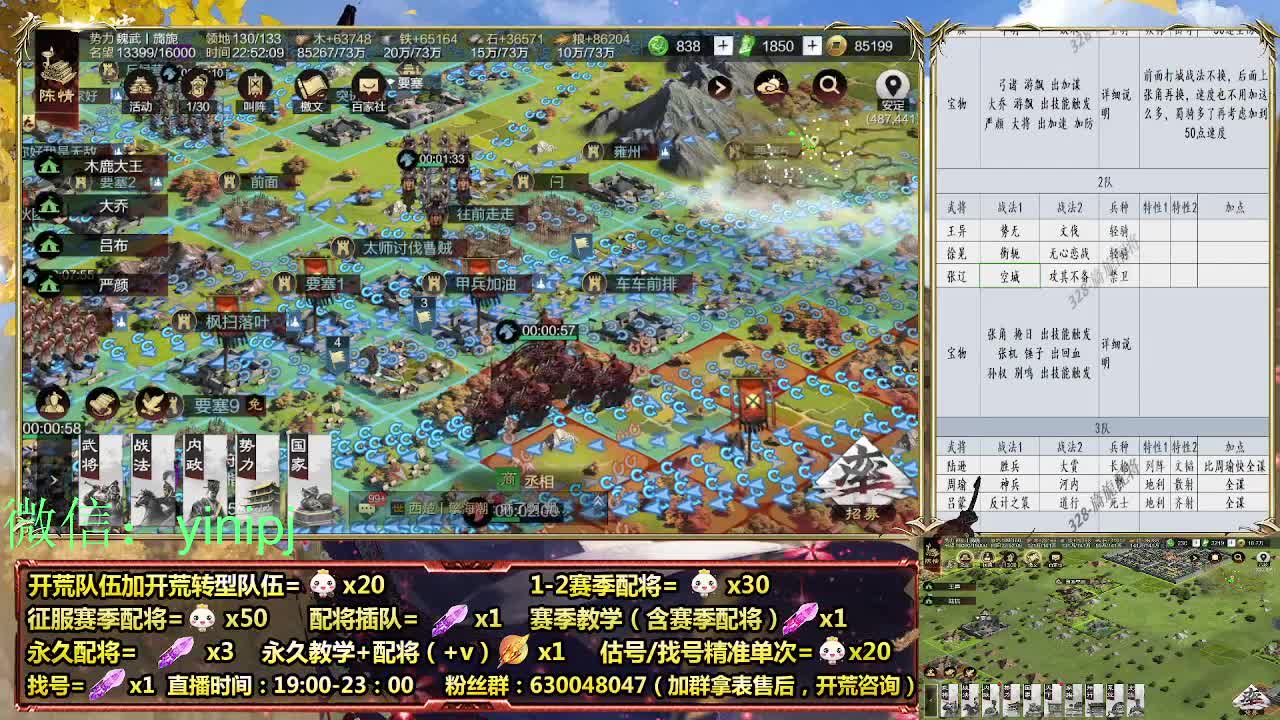The width and height of the screenshot is (1280, 720).
Task: Collapse the map buttons via the arrow icon
Action: coord(721,87)
